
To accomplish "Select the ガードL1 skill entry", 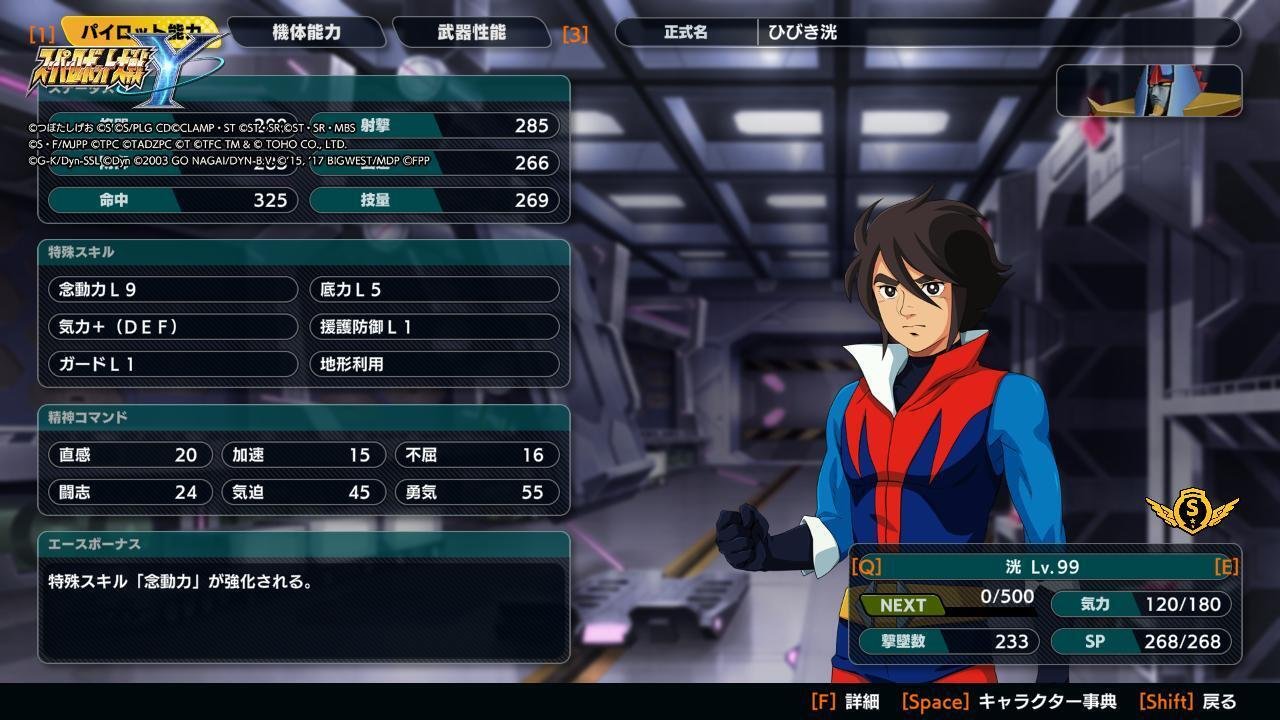I will (x=173, y=364).
